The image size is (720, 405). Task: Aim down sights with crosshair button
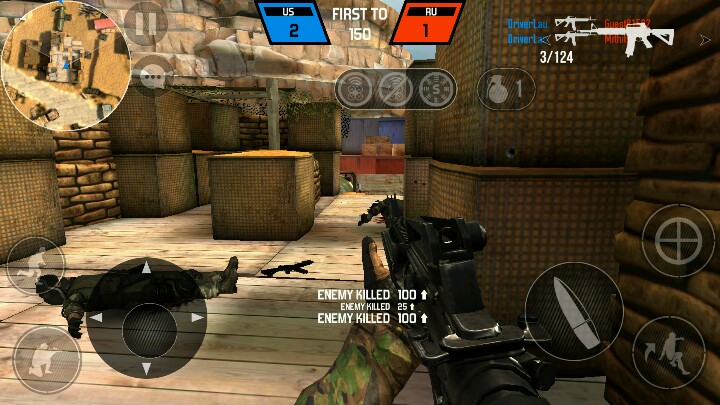pyautogui.click(x=677, y=240)
